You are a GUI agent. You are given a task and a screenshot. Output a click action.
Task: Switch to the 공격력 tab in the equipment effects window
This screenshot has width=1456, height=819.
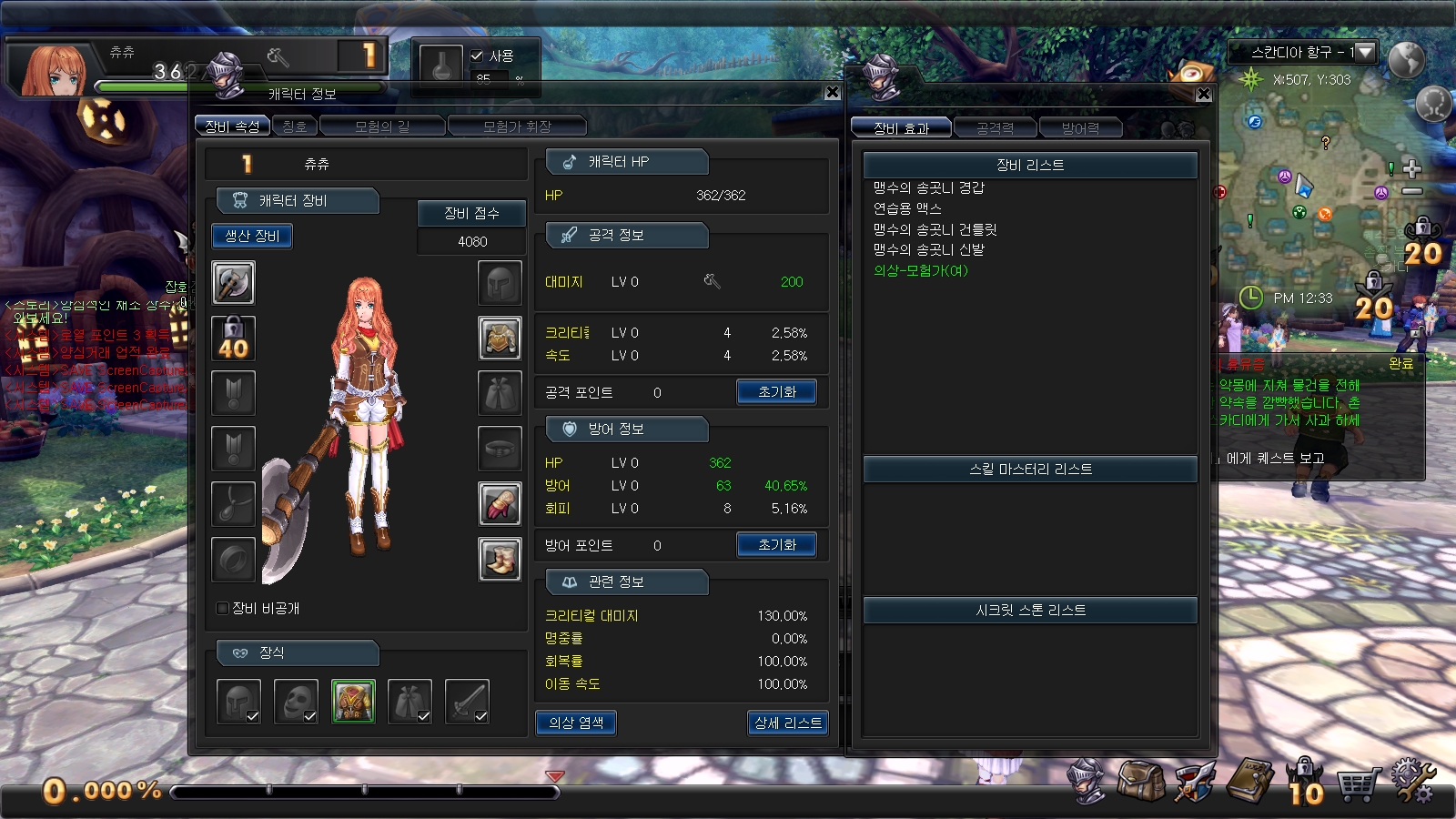coord(996,127)
